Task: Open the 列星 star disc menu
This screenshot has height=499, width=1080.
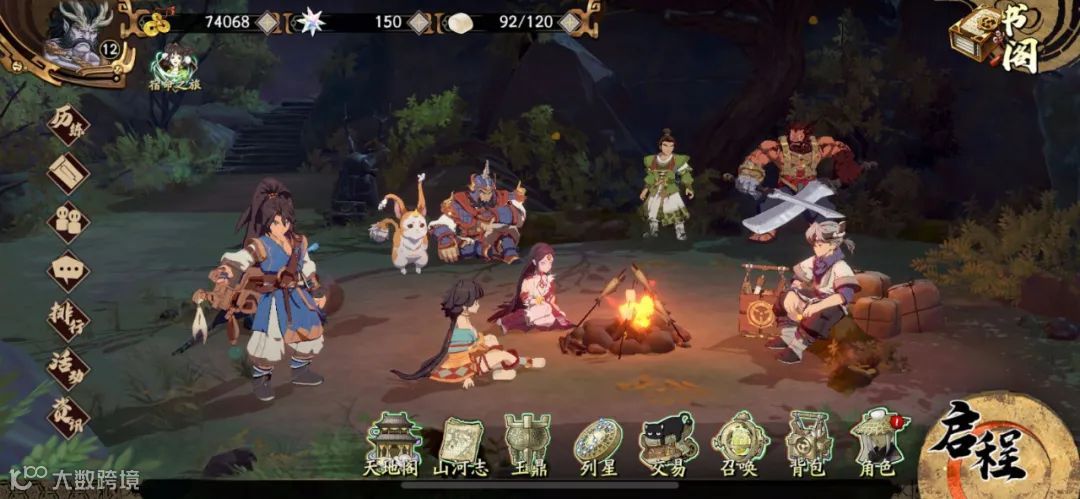Action: [x=597, y=446]
